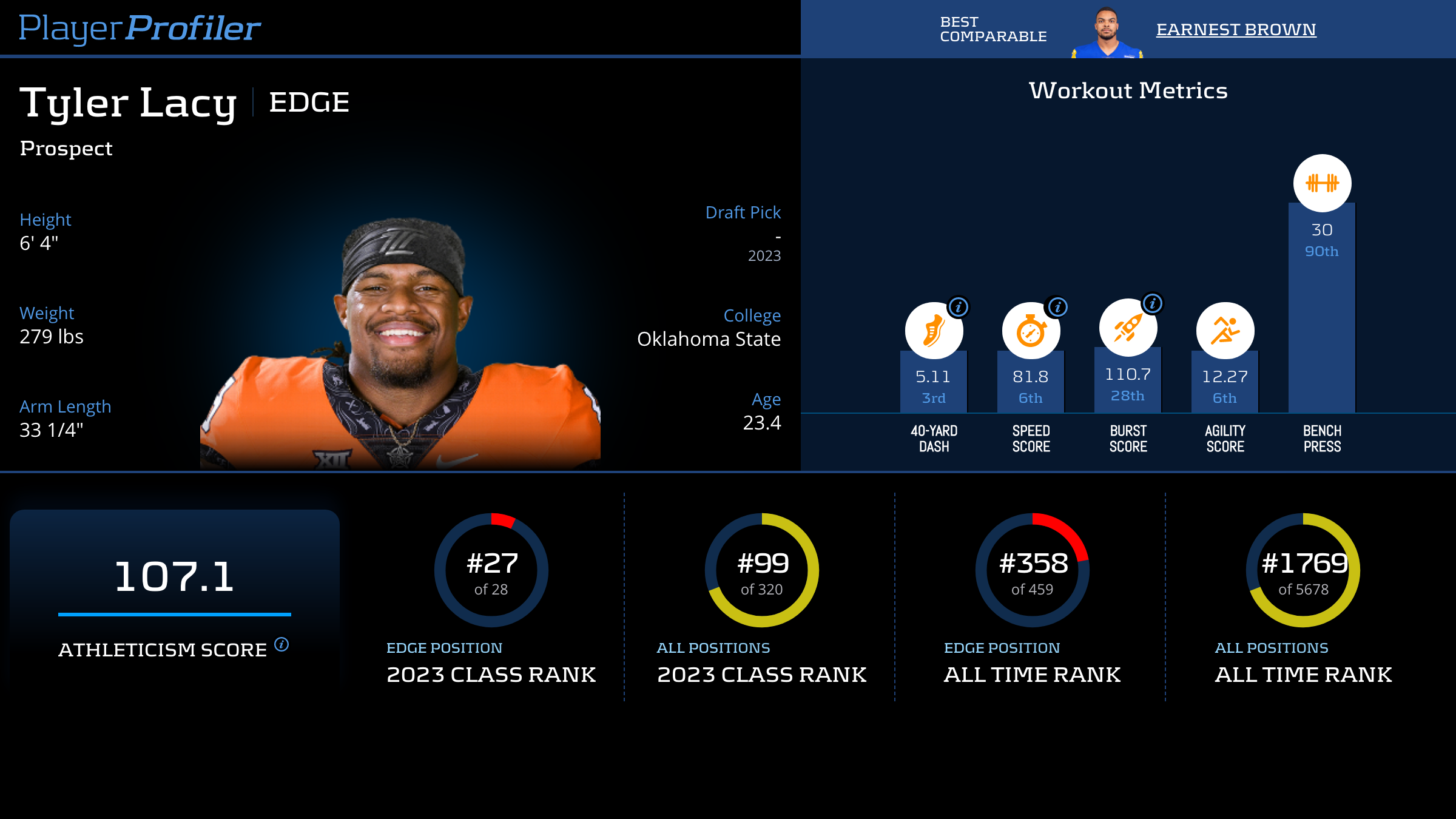Viewport: 1456px width, 819px height.
Task: Show info for 40-Yard Dash metric
Action: [x=959, y=307]
